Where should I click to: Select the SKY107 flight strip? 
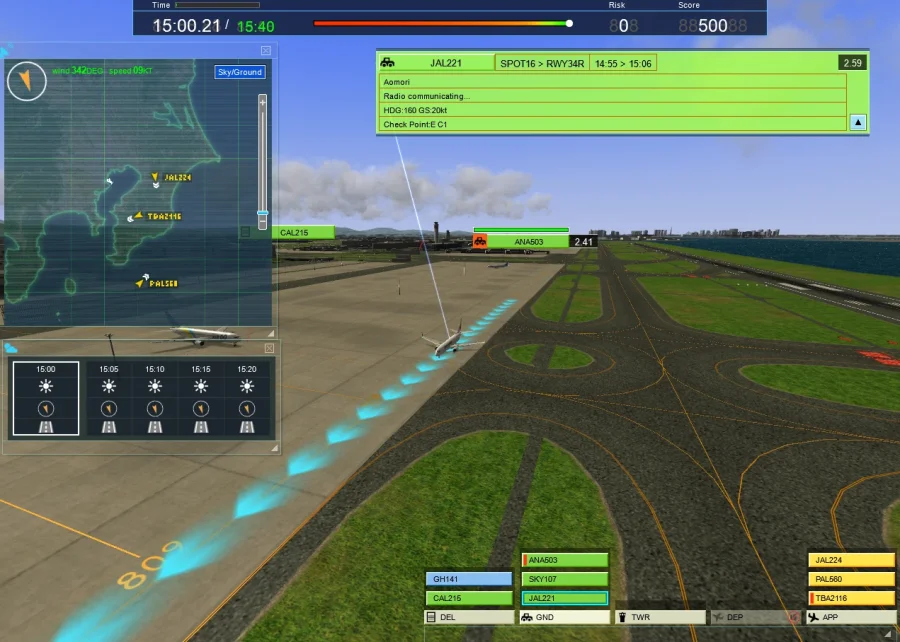click(x=565, y=579)
